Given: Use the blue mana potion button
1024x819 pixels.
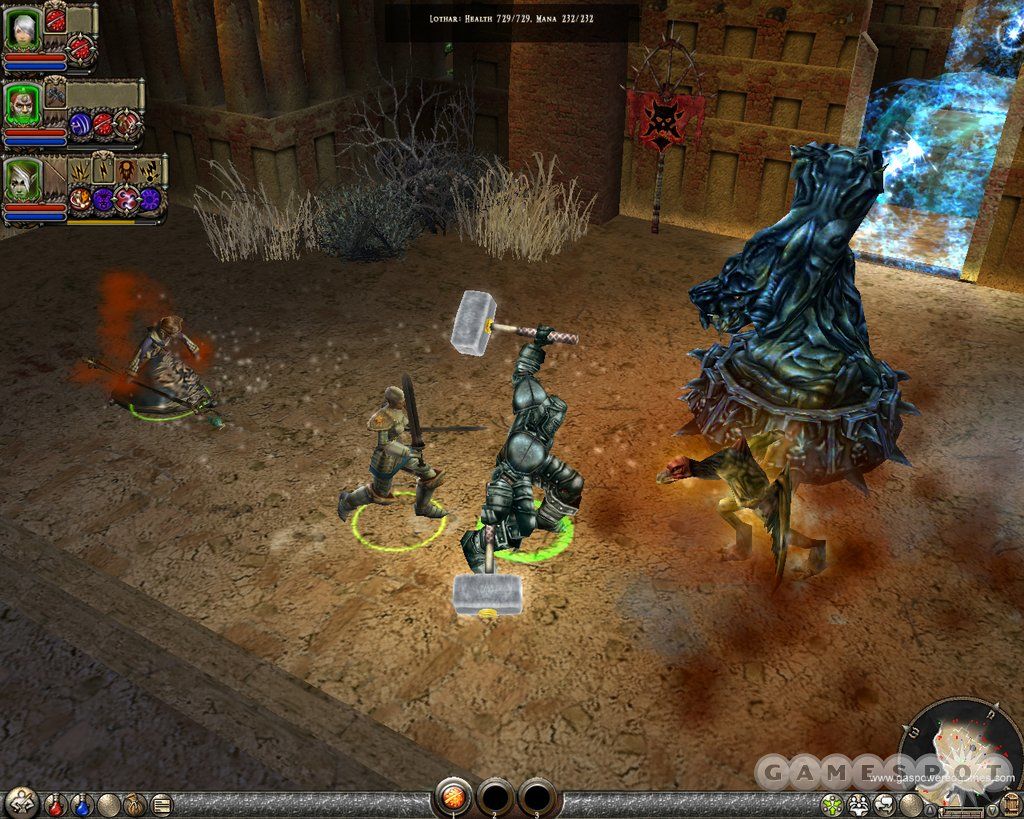Looking at the screenshot, I should point(83,803).
